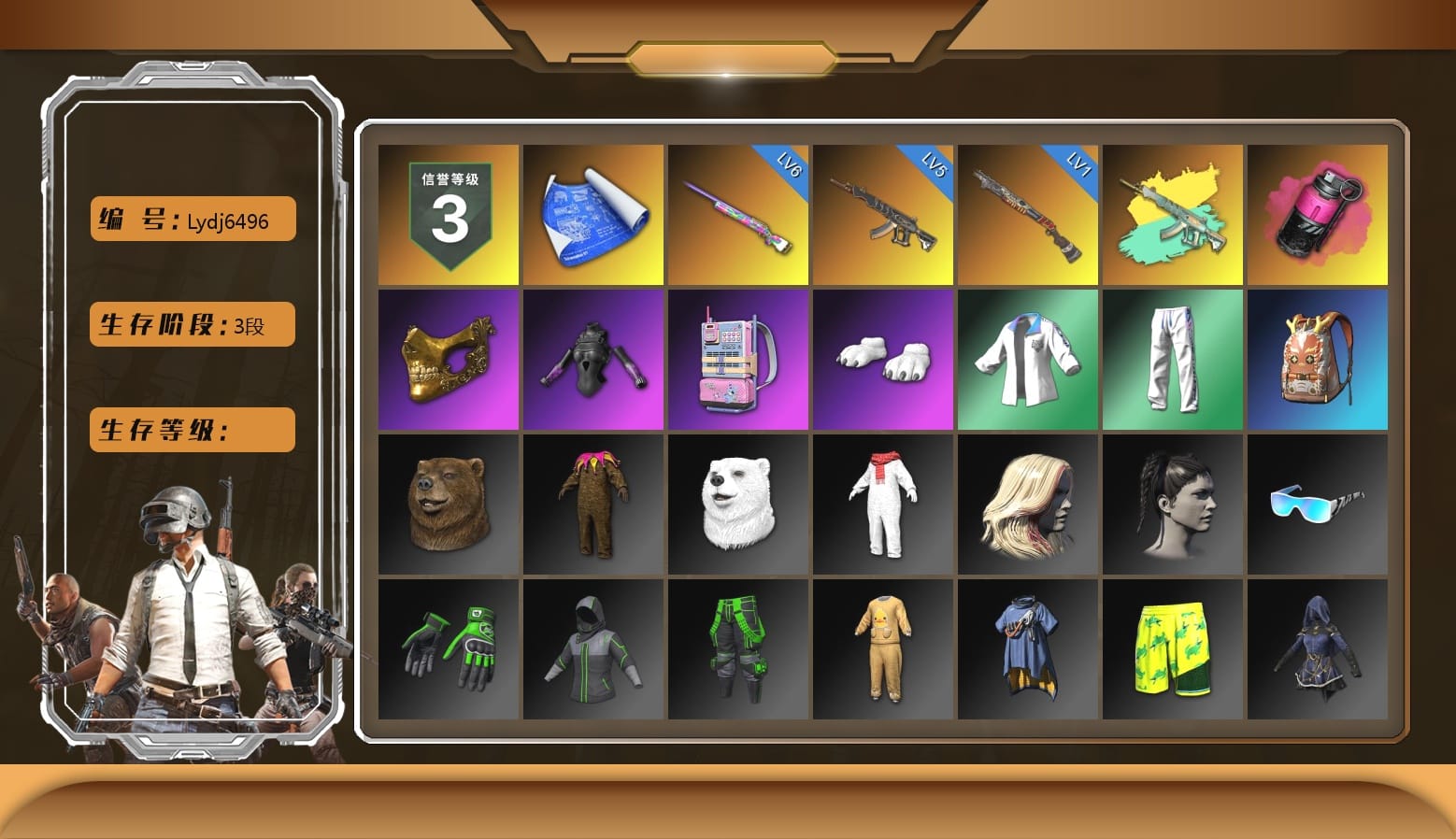Open the painted AR finish item
The image size is (1456, 839).
1174,213
